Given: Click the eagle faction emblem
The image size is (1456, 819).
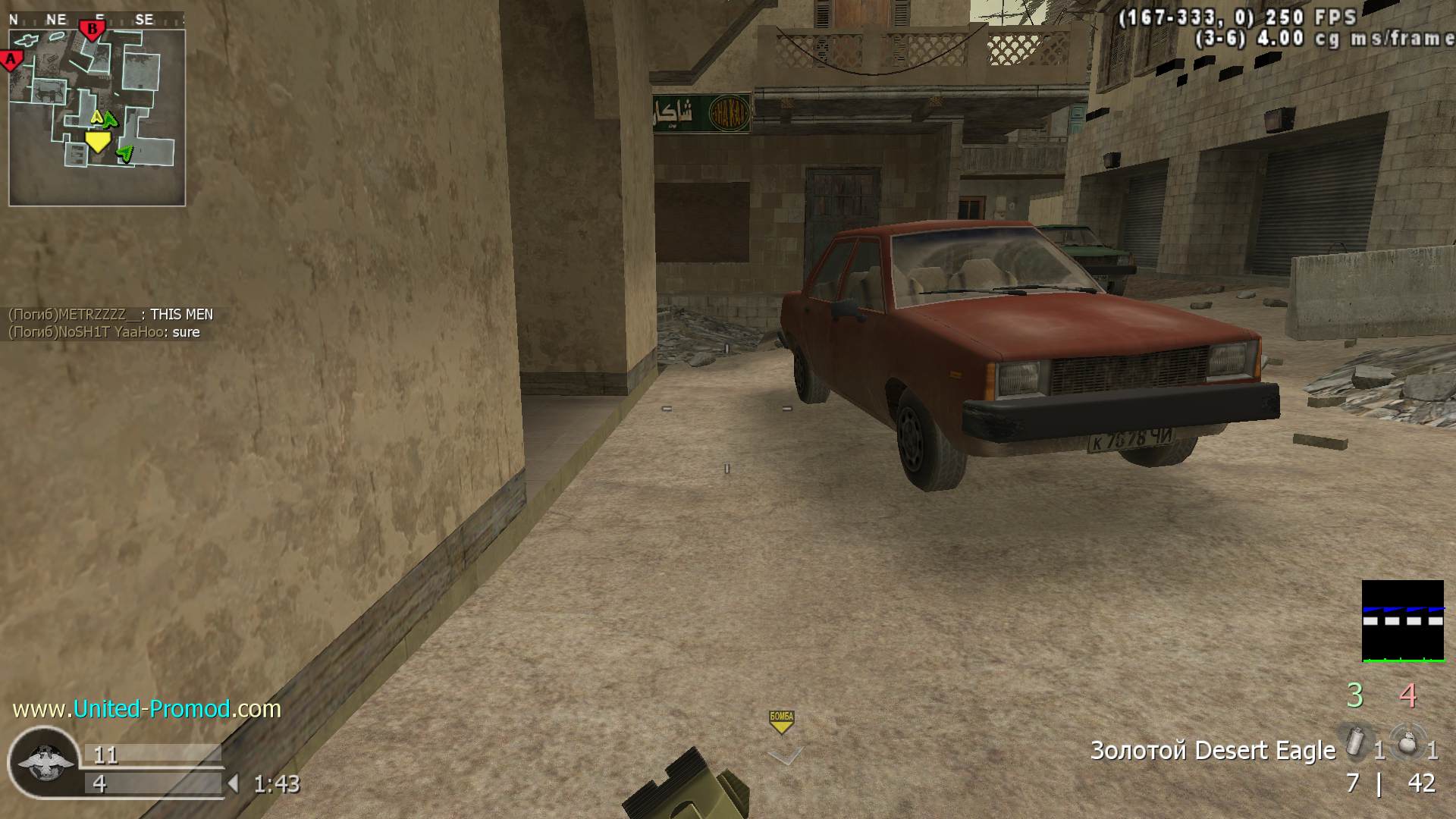Looking at the screenshot, I should (x=45, y=762).
